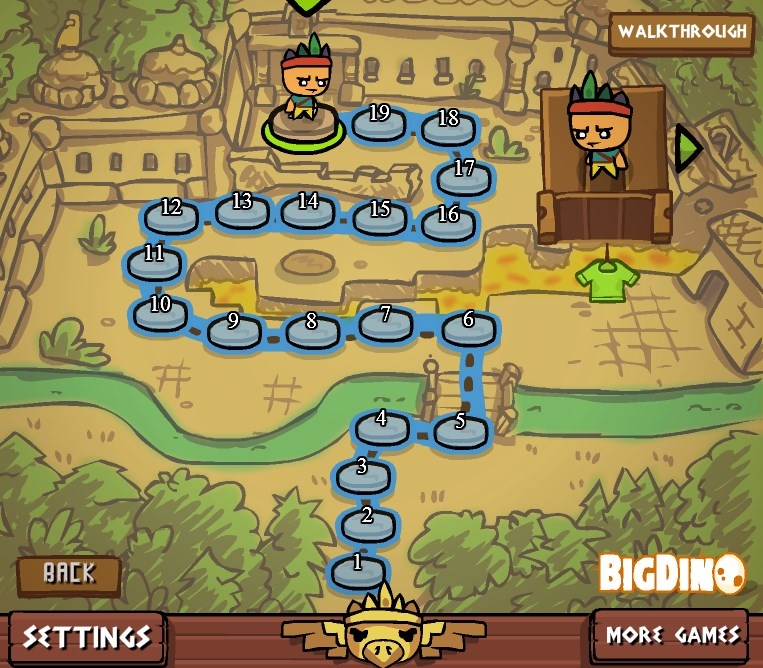This screenshot has width=763, height=668.
Task: Select level 19 stone node
Action: tap(378, 120)
